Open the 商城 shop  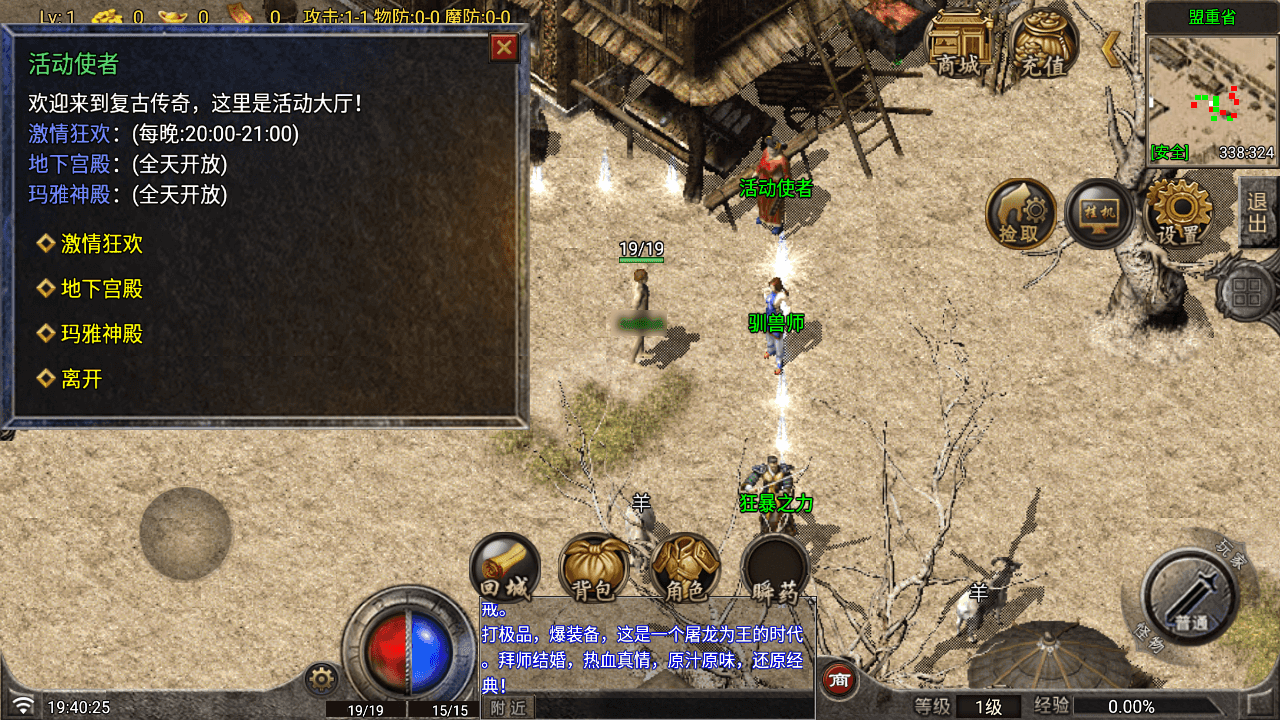pyautogui.click(x=958, y=44)
